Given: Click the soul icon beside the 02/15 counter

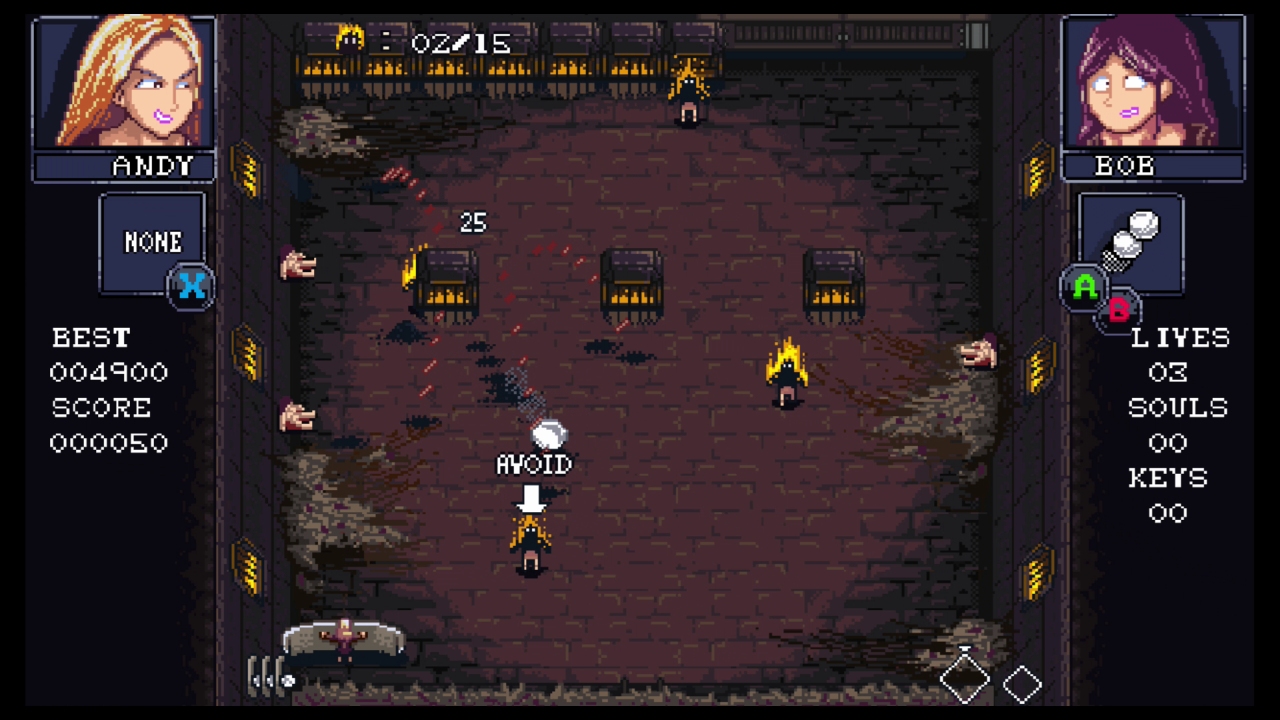Looking at the screenshot, I should [x=350, y=40].
